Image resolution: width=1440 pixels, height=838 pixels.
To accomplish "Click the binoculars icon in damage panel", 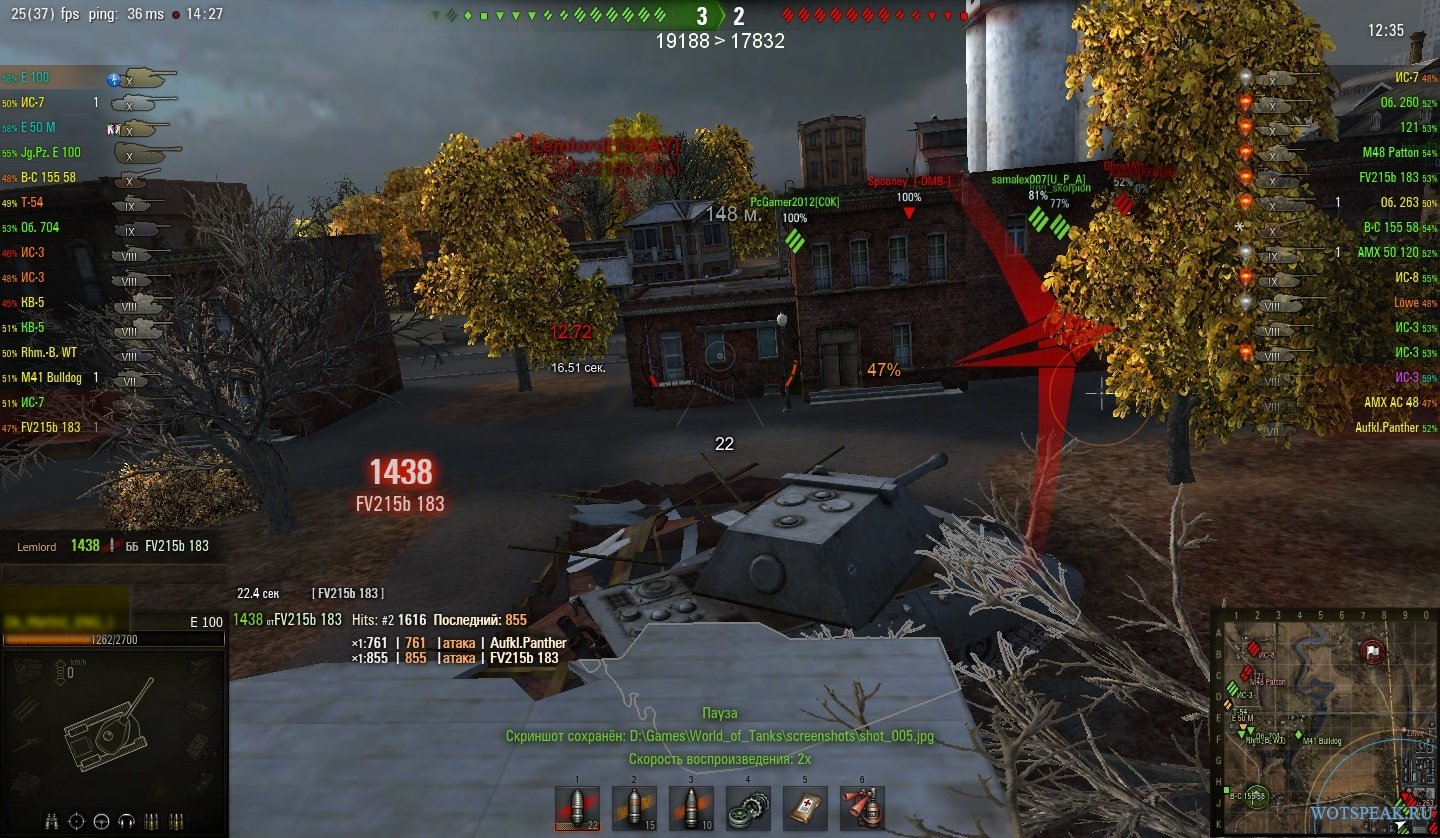I will coord(51,822).
